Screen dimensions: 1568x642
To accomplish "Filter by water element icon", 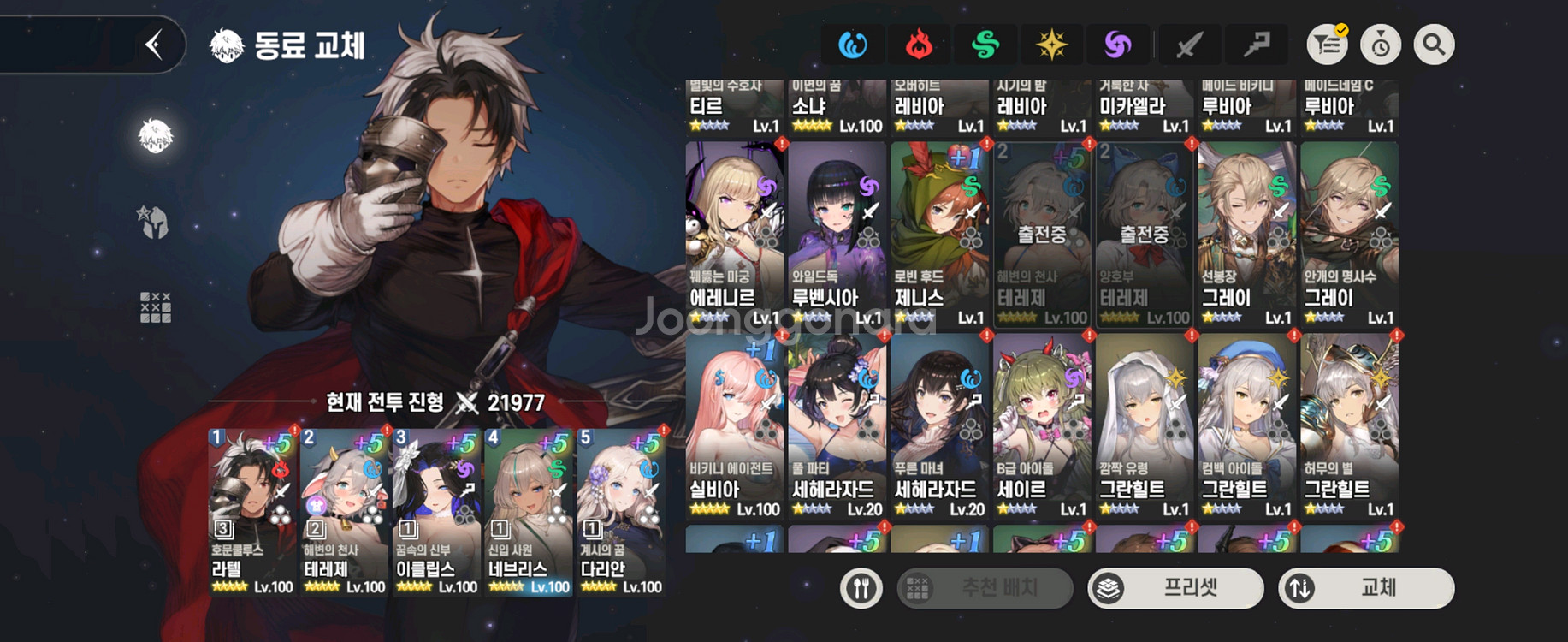I will (x=853, y=45).
